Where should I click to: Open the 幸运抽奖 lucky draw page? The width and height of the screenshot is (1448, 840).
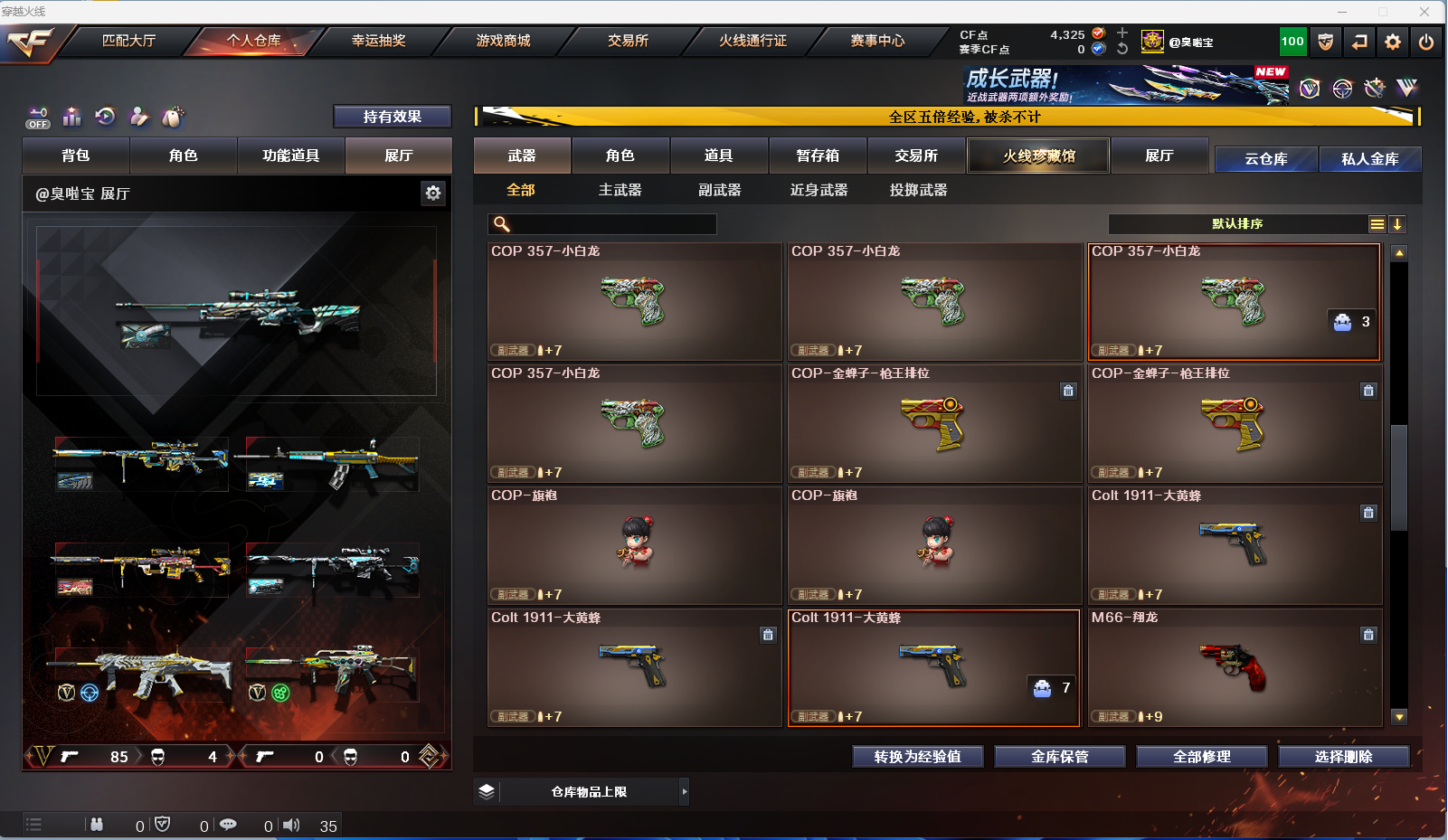click(x=378, y=41)
